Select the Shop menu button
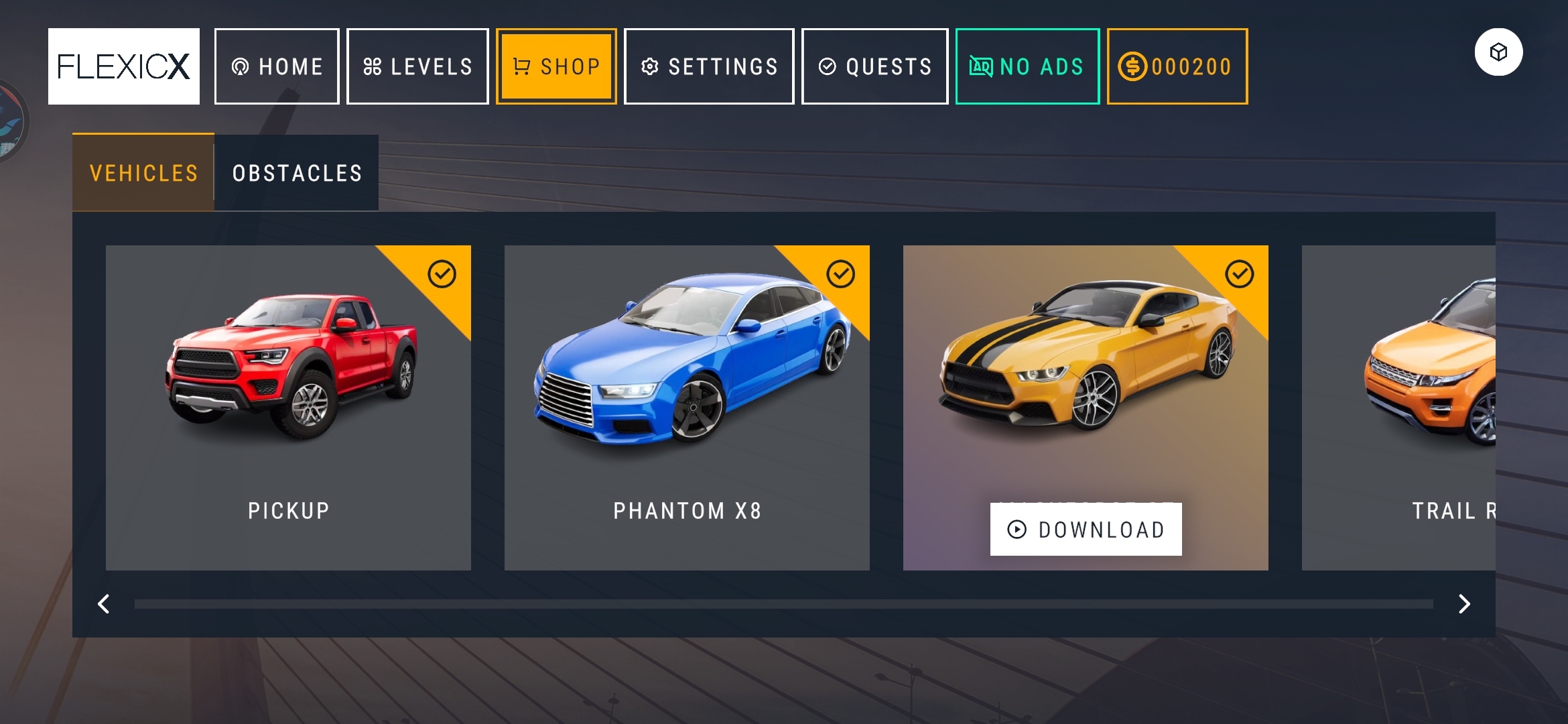 pos(556,66)
